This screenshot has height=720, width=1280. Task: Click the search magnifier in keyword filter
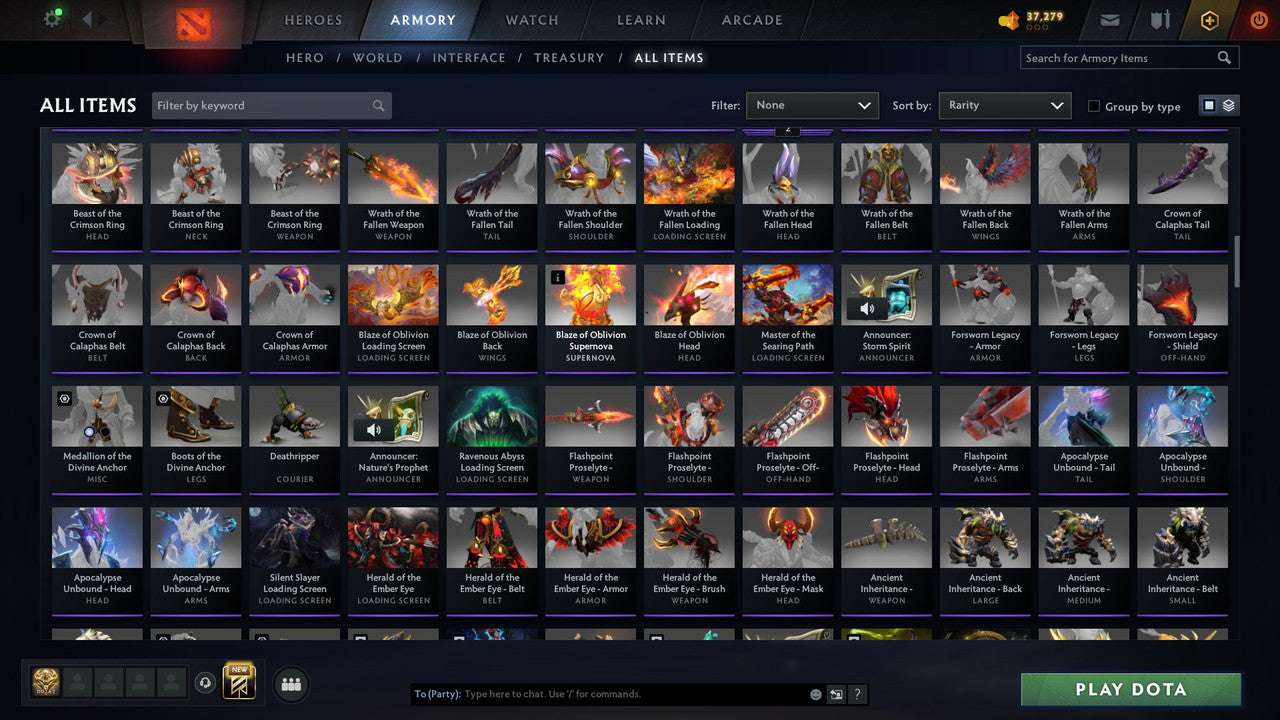coord(378,105)
